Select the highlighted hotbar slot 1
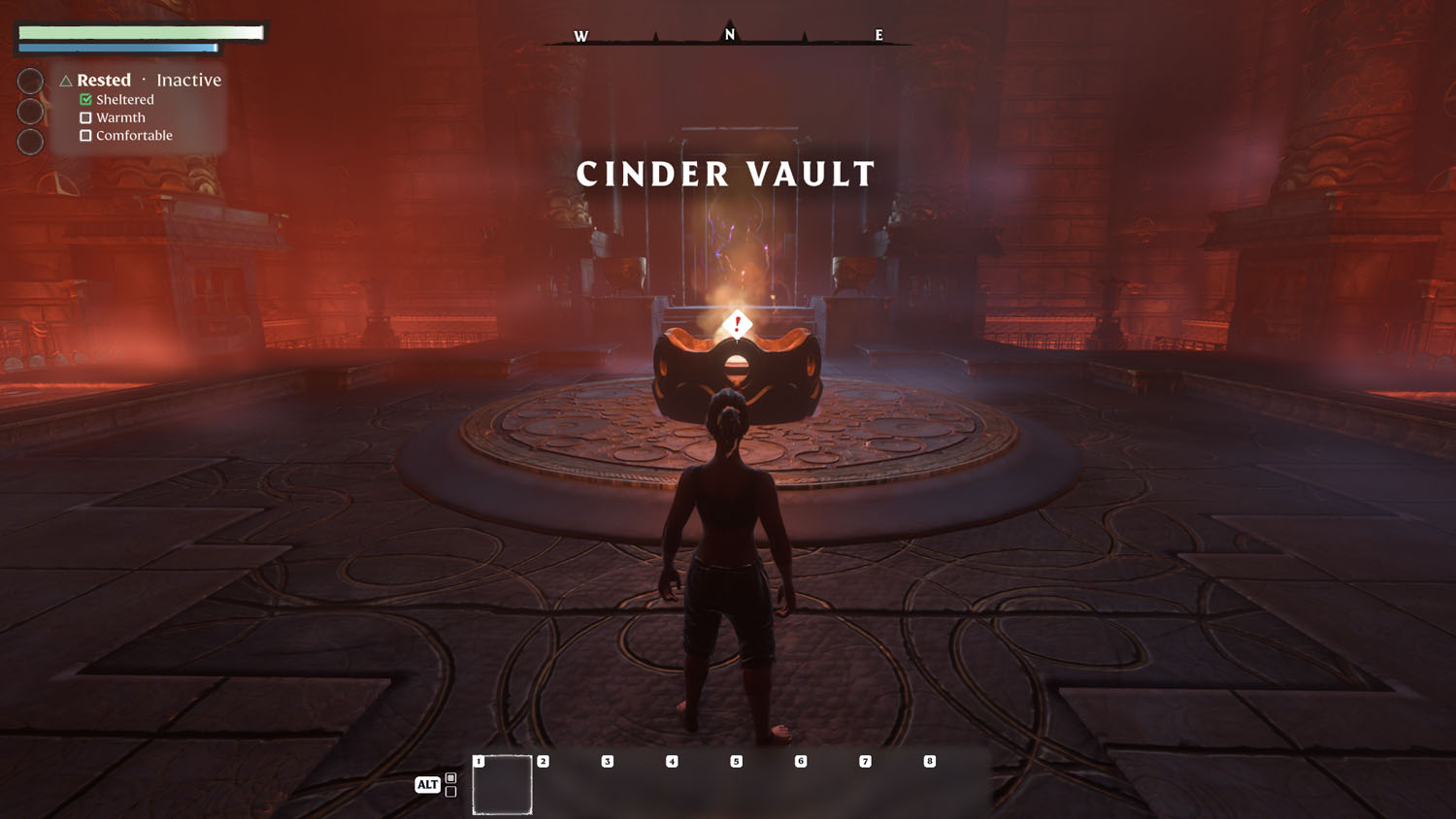The image size is (1456, 819). click(502, 784)
